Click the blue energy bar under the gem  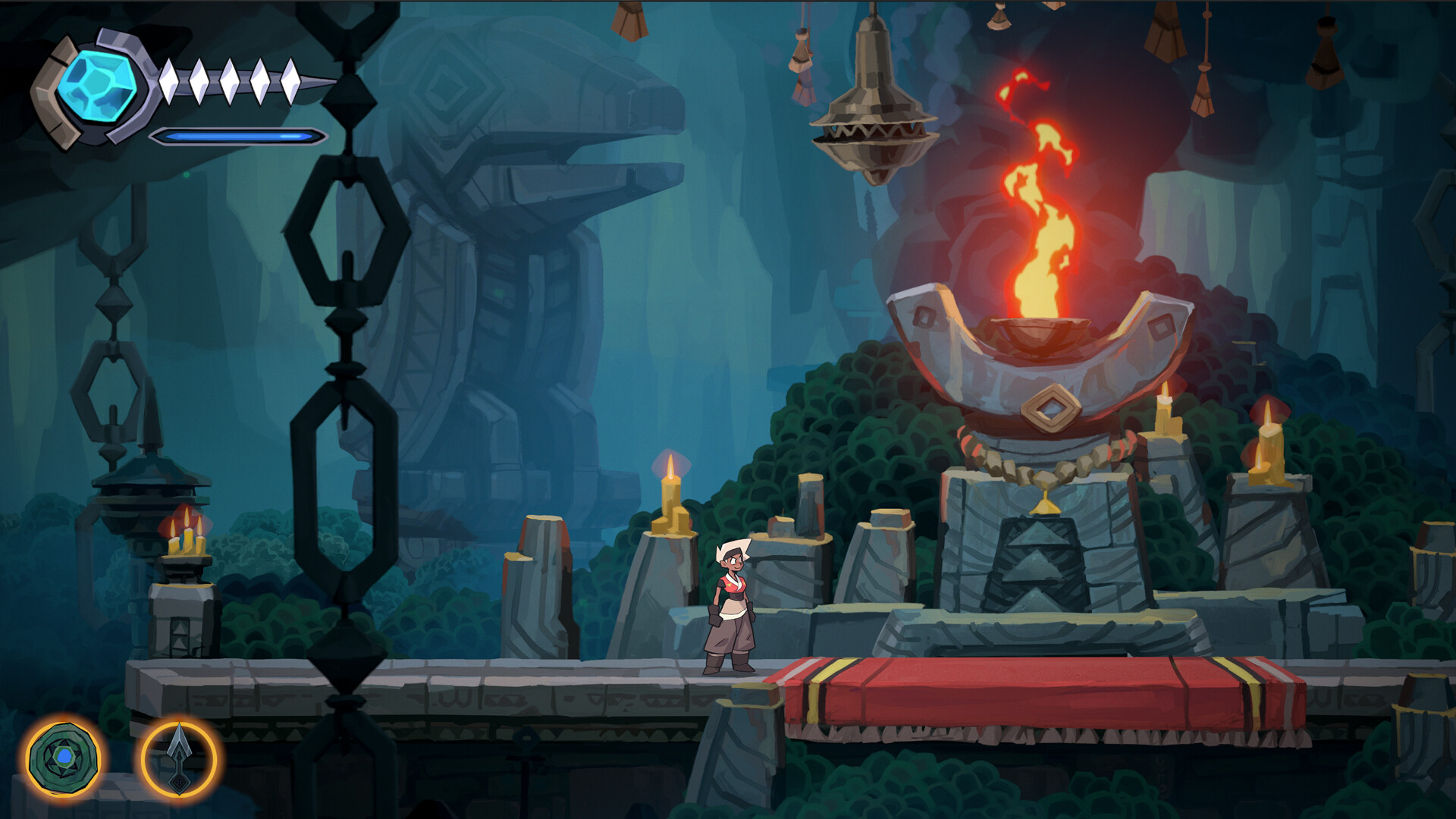coord(235,138)
